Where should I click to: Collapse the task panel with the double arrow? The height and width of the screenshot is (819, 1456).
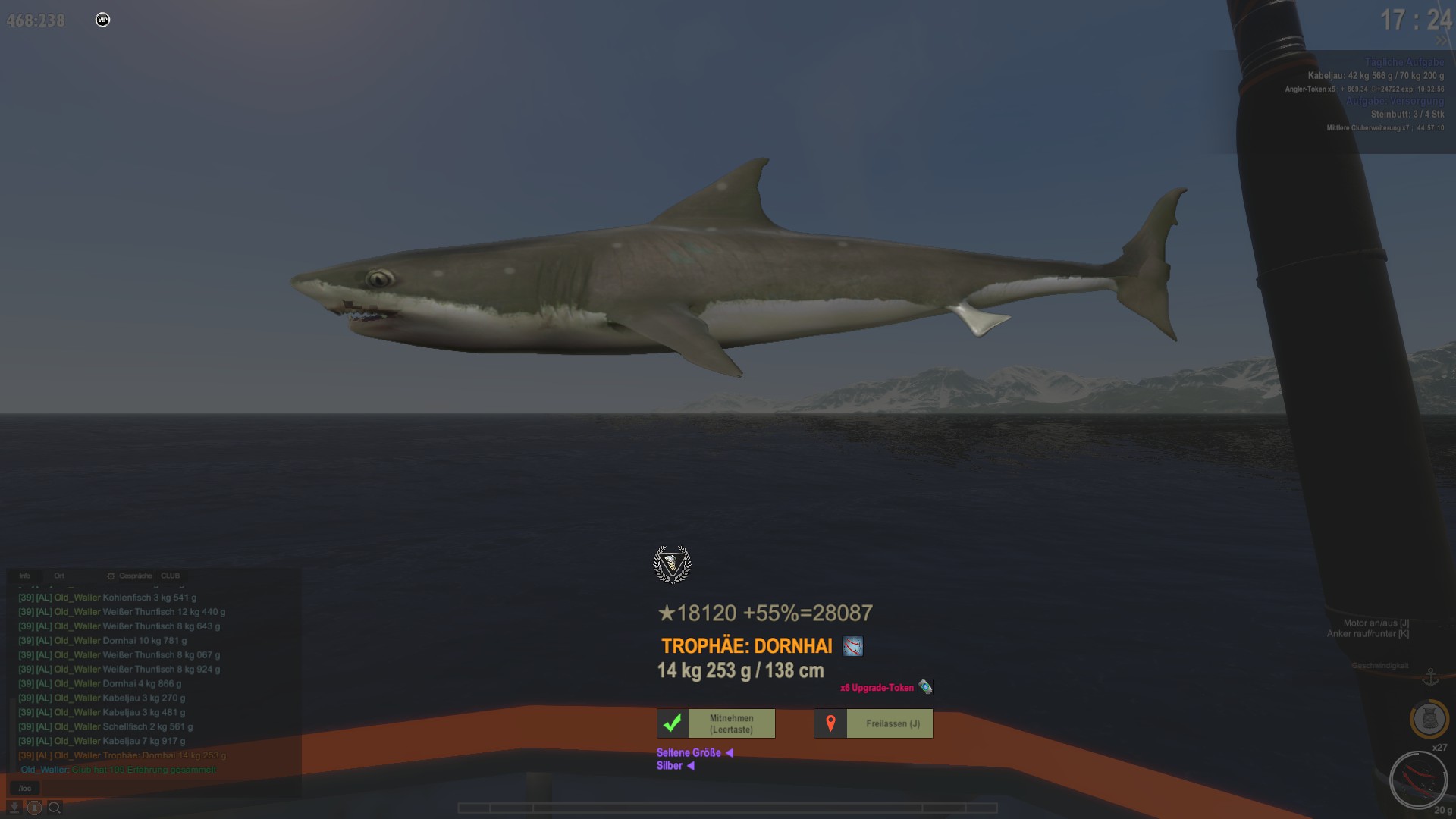coord(1441,40)
